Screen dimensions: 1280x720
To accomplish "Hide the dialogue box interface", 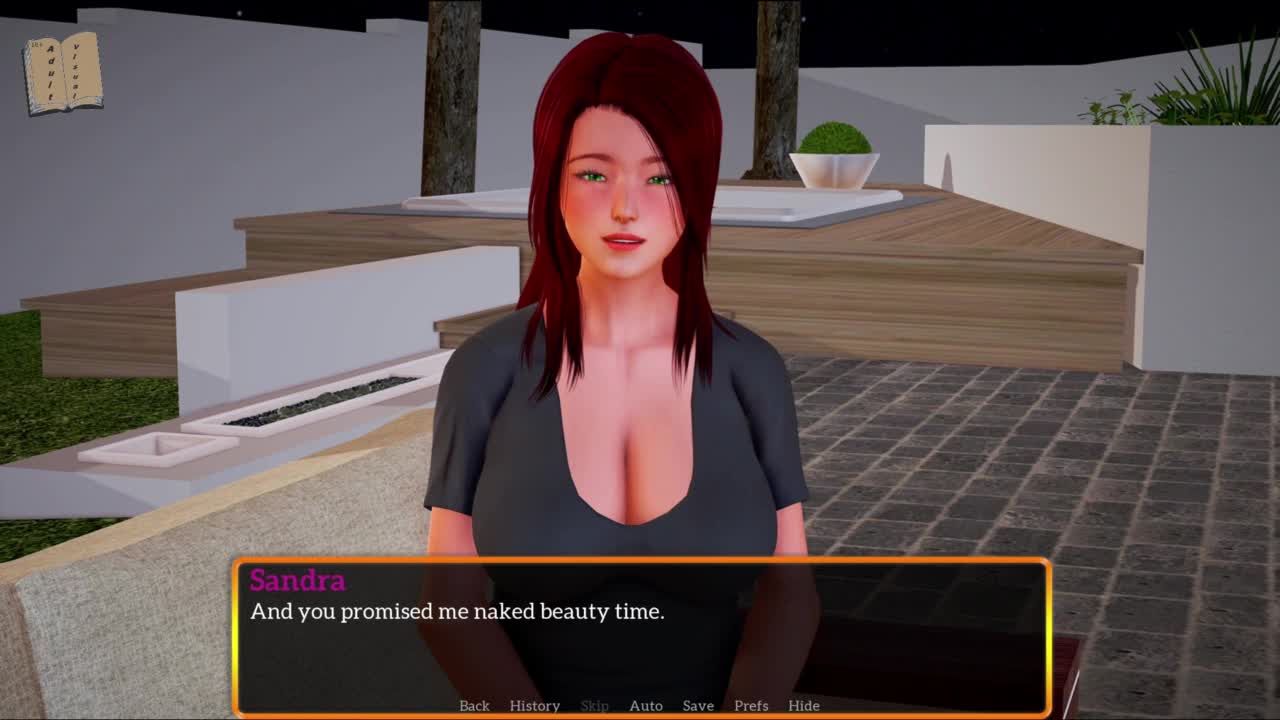I will click(804, 705).
